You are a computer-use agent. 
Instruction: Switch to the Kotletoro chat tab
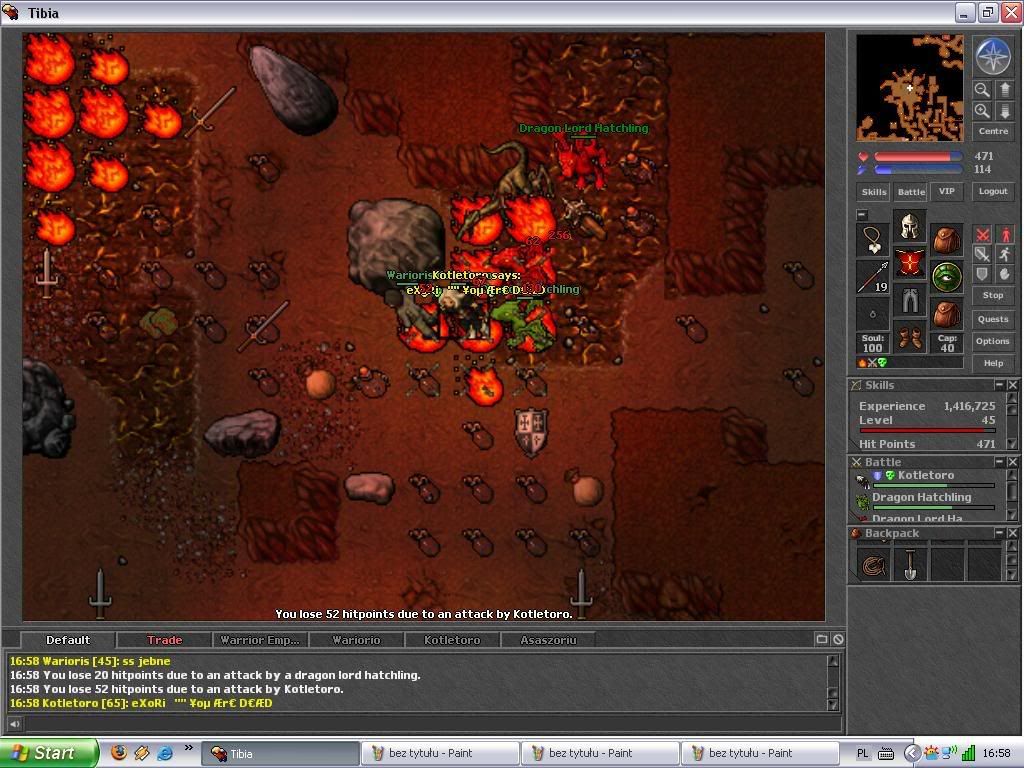[x=452, y=640]
